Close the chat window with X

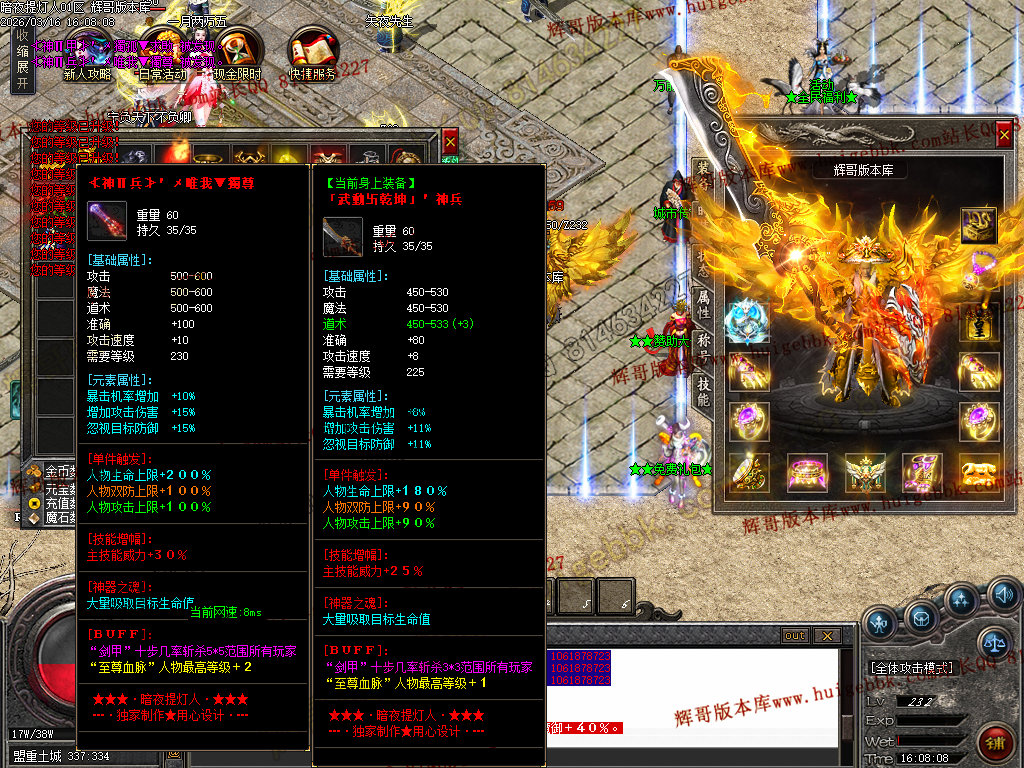point(826,636)
